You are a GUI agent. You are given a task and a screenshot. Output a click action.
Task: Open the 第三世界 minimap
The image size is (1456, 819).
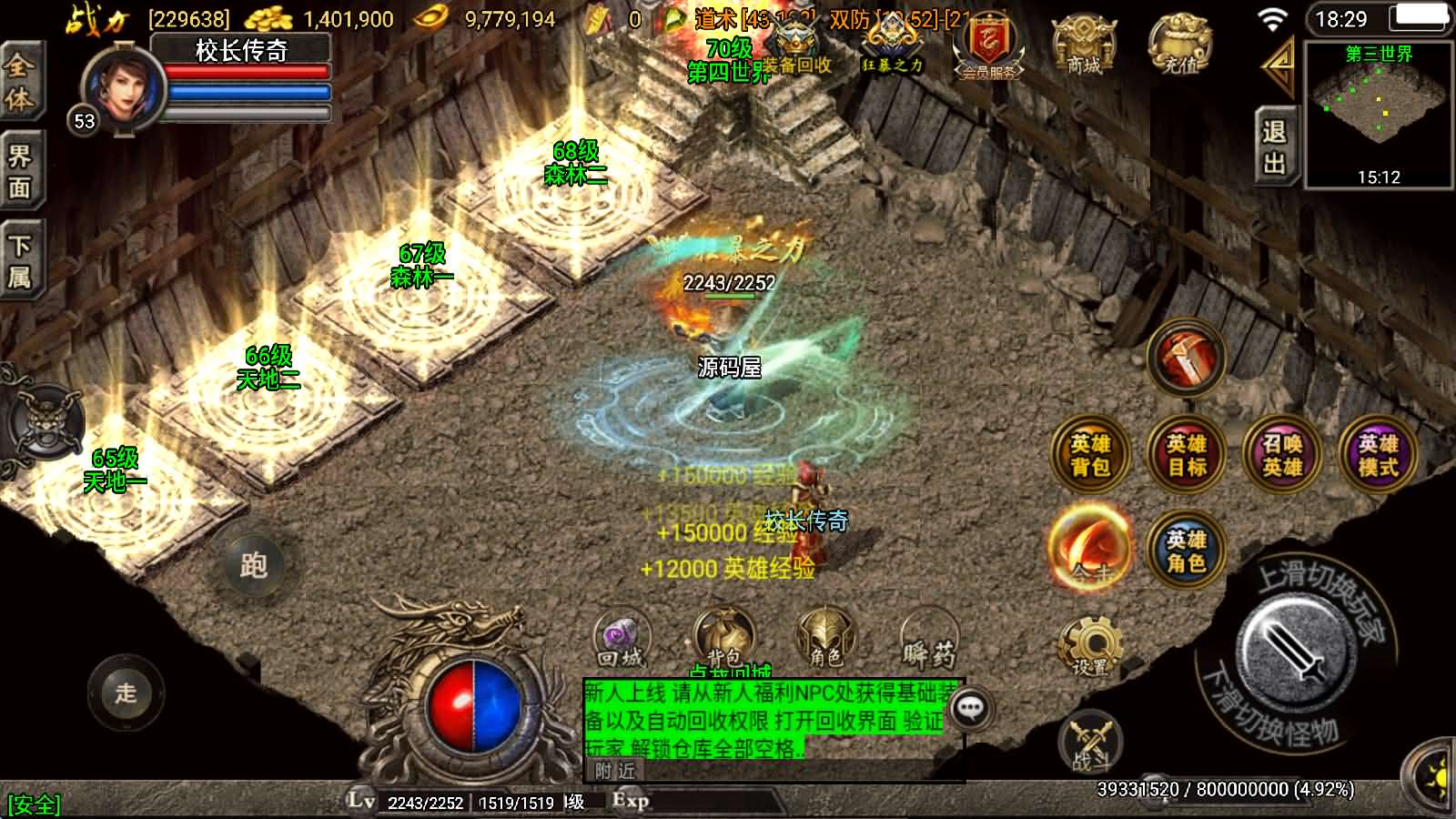(1379, 114)
